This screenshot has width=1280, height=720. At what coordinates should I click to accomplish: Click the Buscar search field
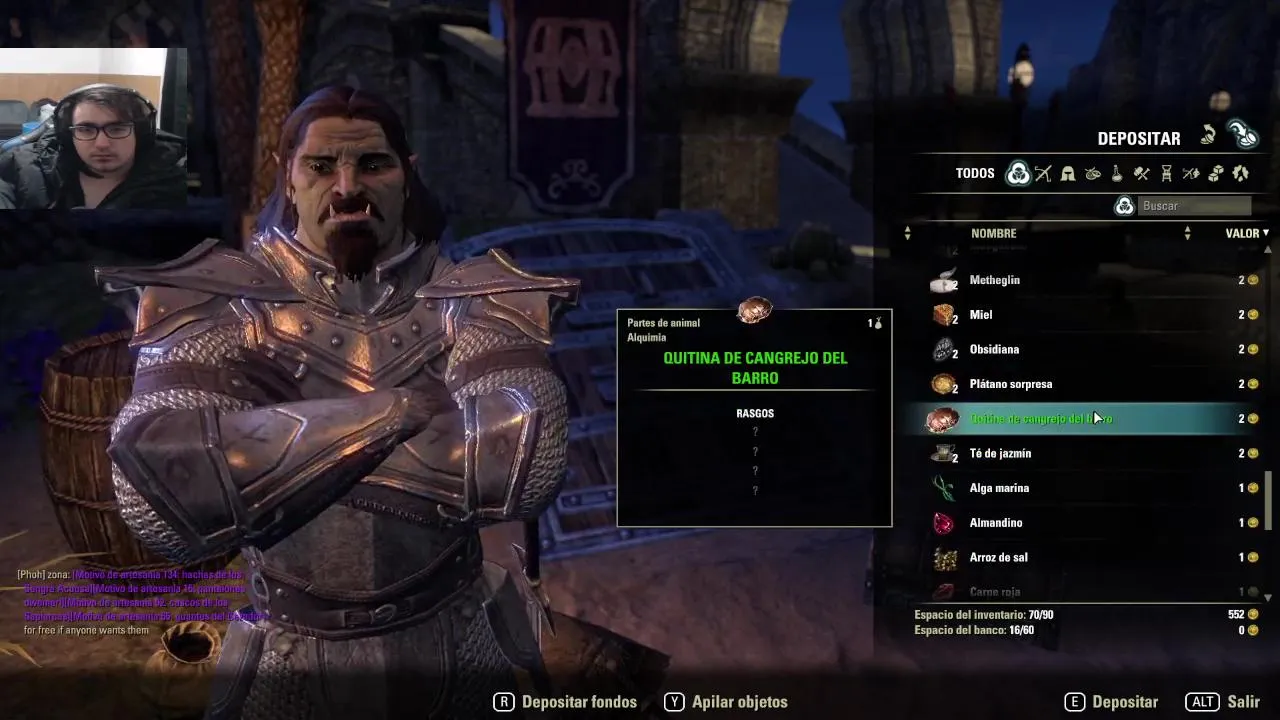1195,206
